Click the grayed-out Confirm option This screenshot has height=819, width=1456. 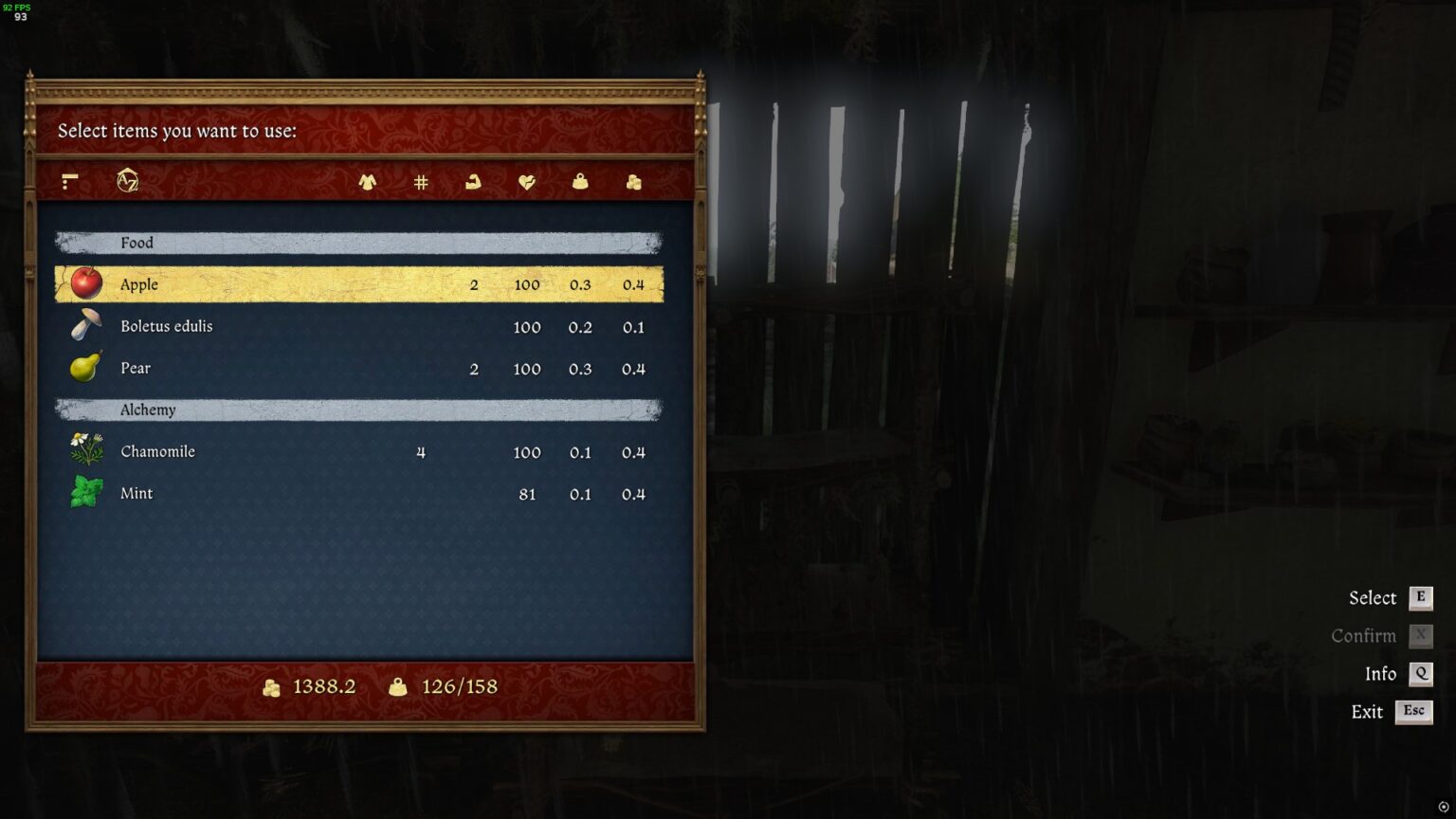pos(1363,635)
